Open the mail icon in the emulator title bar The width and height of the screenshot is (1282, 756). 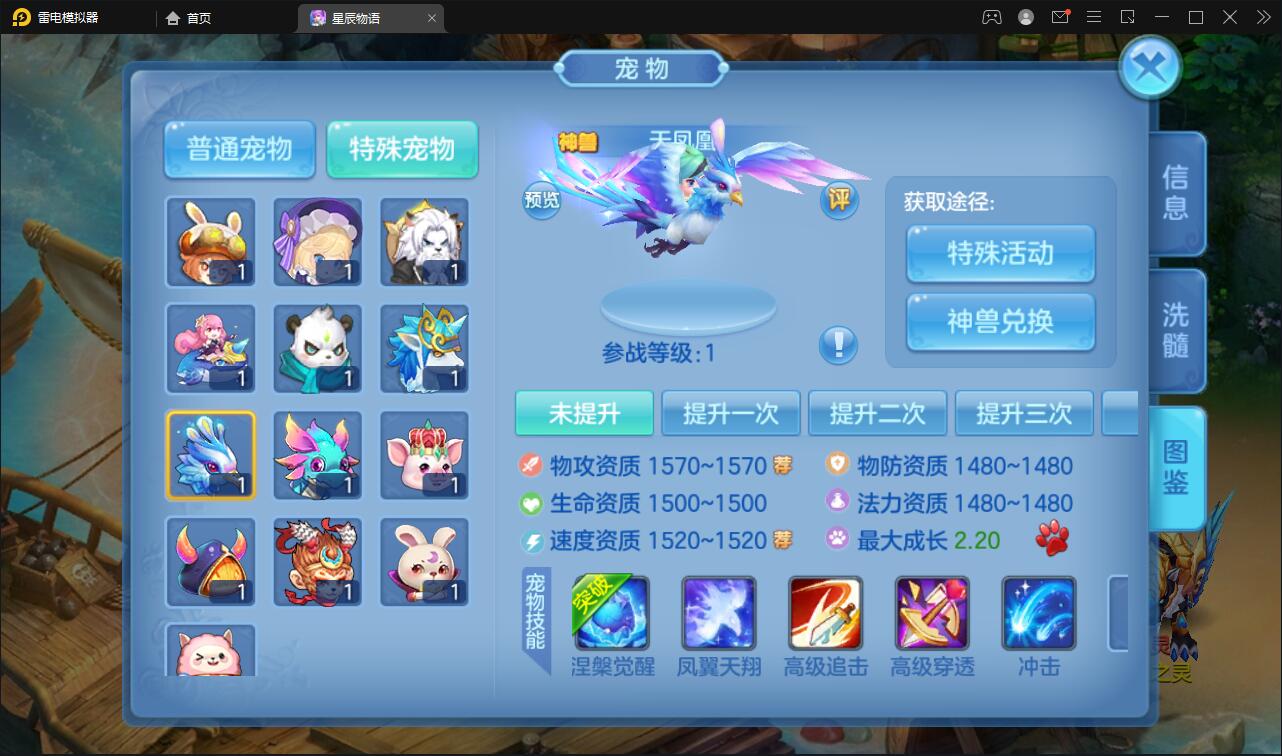click(1062, 17)
